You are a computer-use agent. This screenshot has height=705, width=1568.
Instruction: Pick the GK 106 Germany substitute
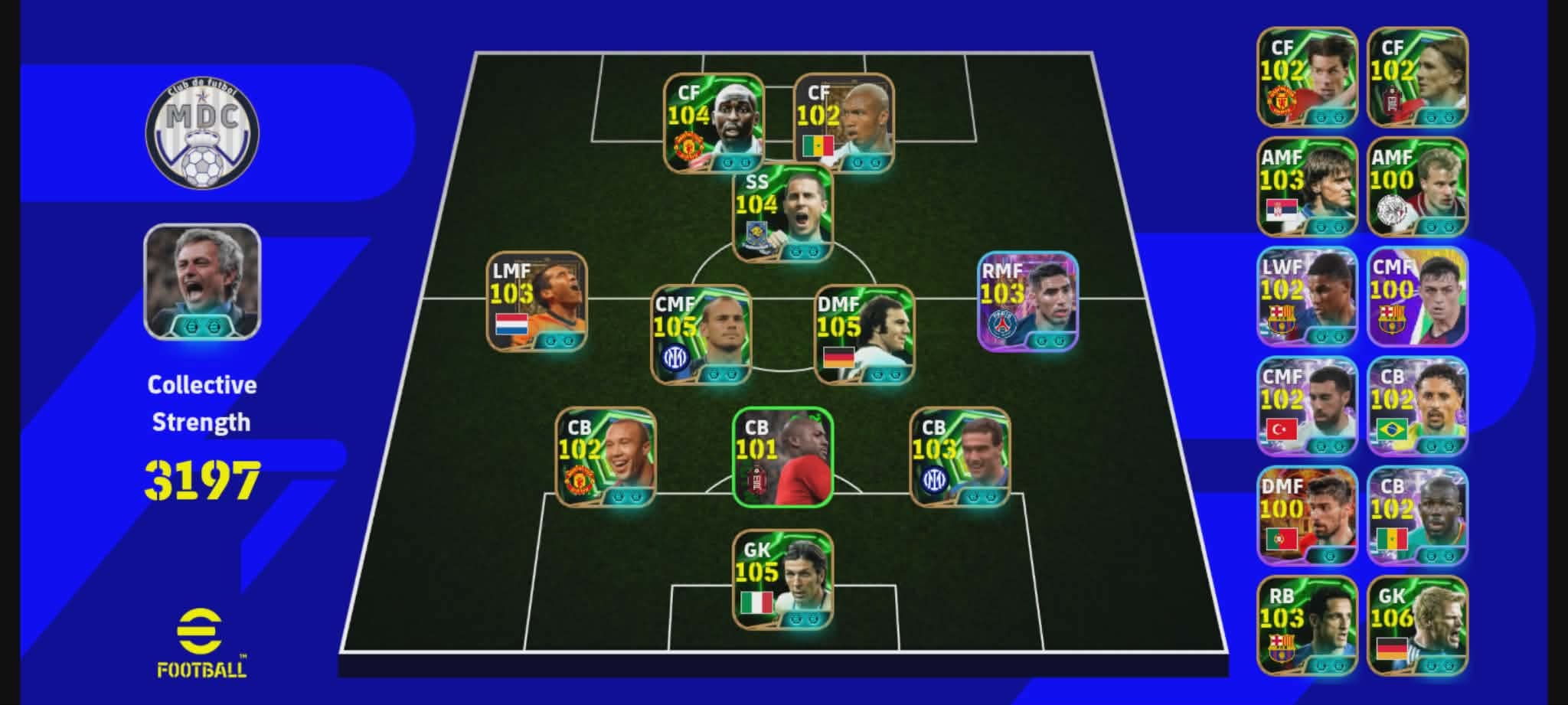click(1417, 625)
